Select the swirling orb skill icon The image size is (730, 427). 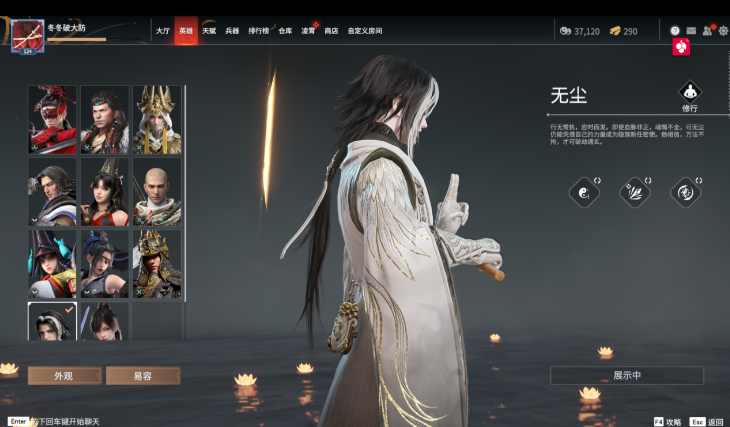685,192
